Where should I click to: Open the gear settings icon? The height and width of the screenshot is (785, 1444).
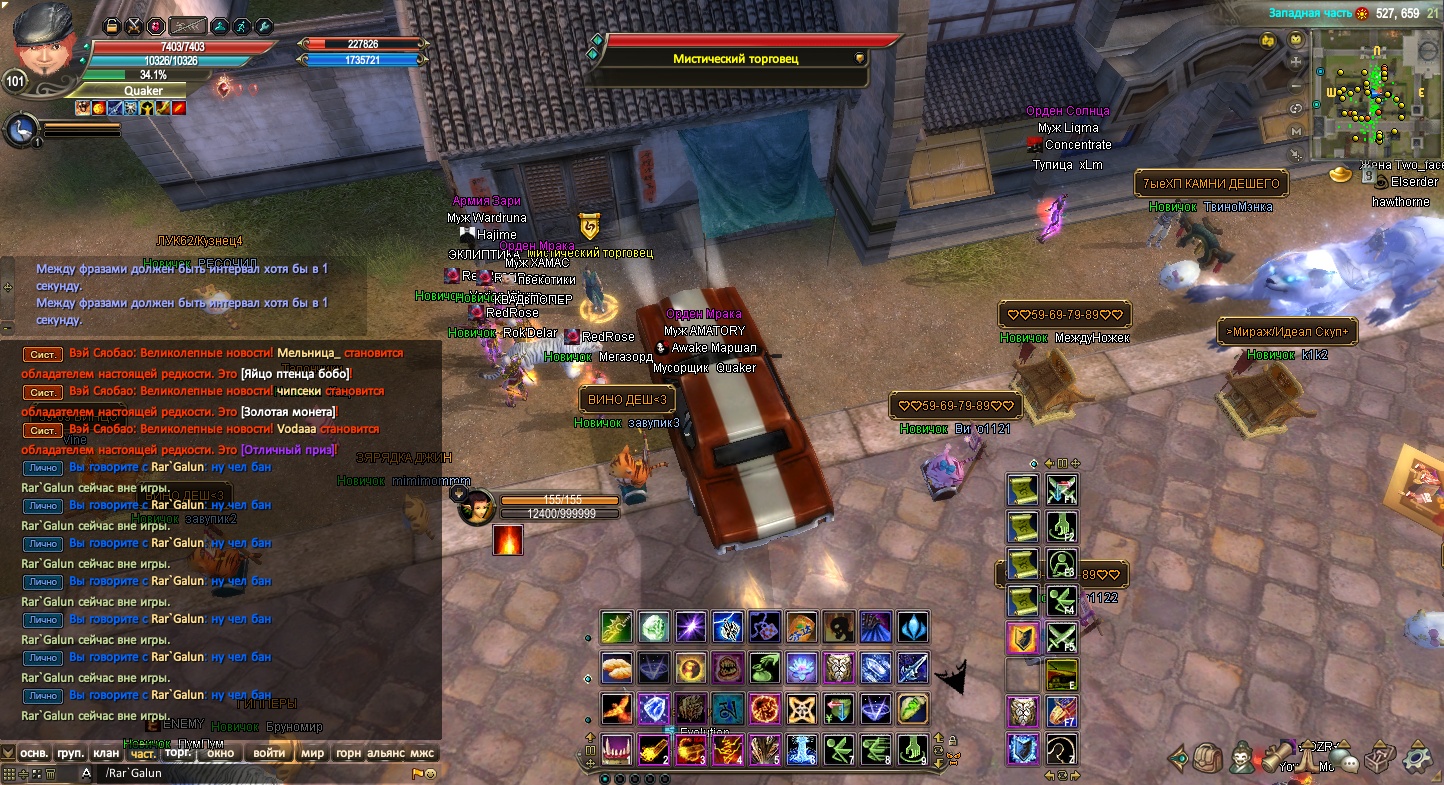1417,758
